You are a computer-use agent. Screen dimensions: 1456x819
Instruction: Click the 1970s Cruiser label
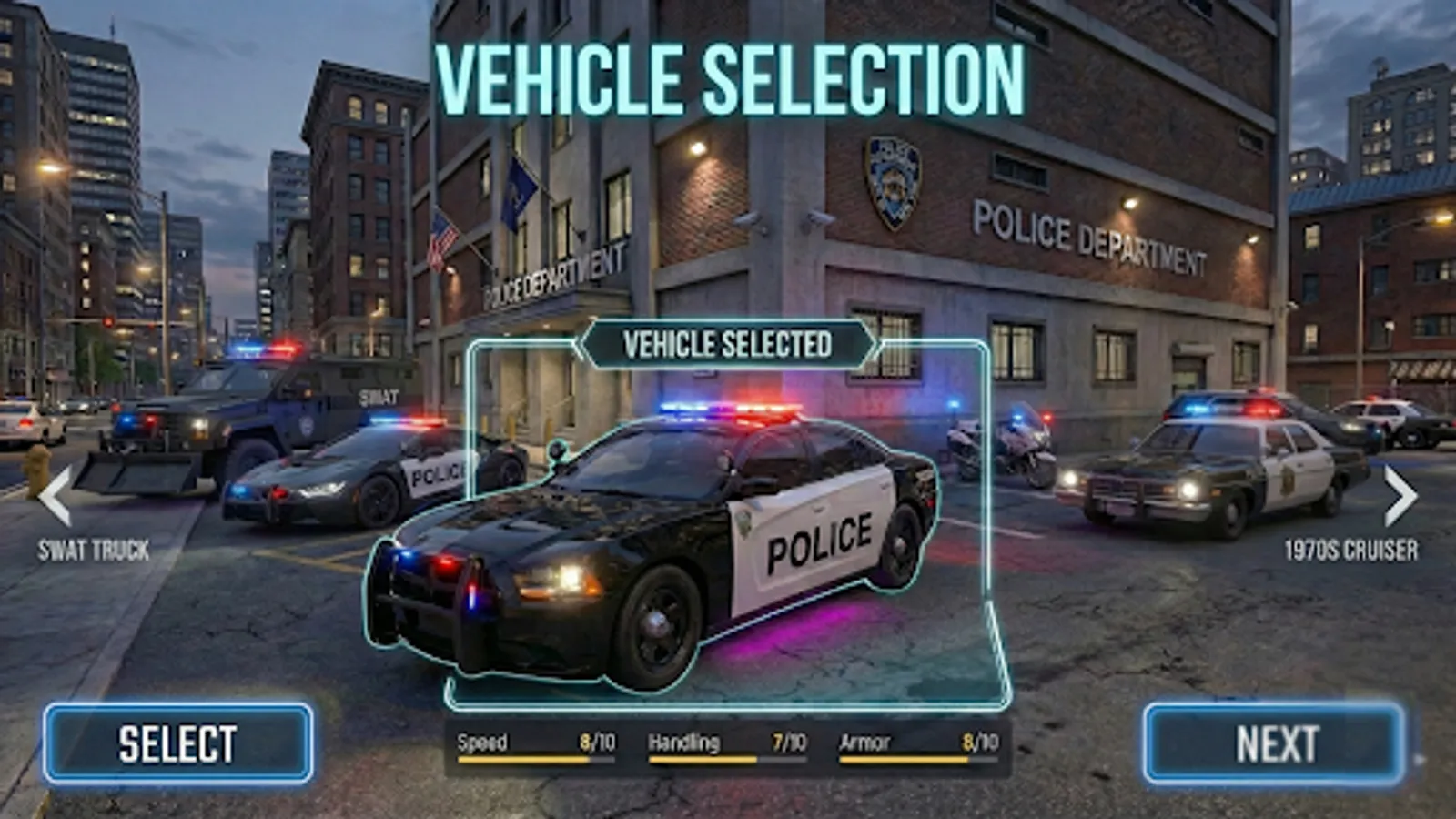click(1350, 550)
